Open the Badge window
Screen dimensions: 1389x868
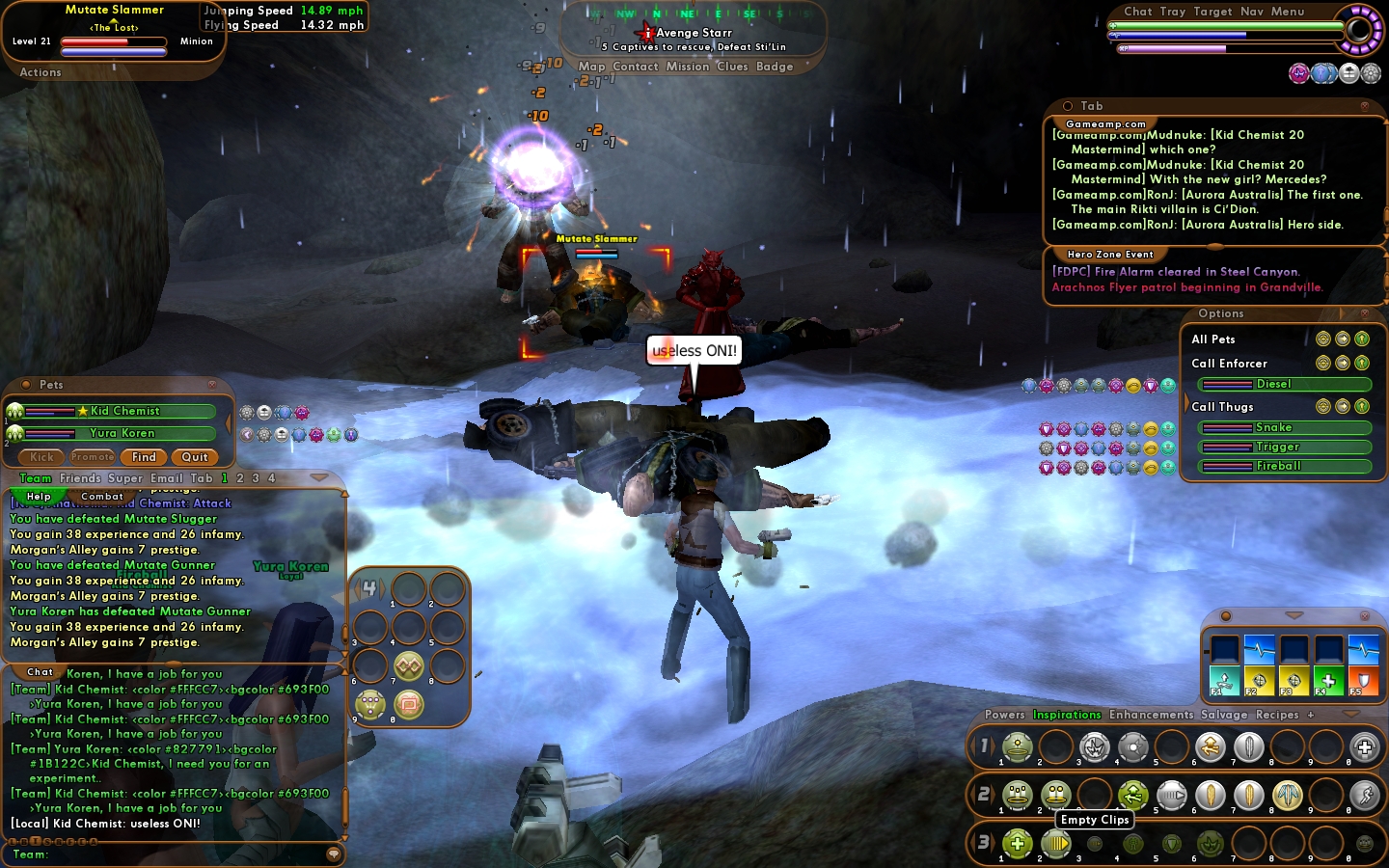(775, 67)
